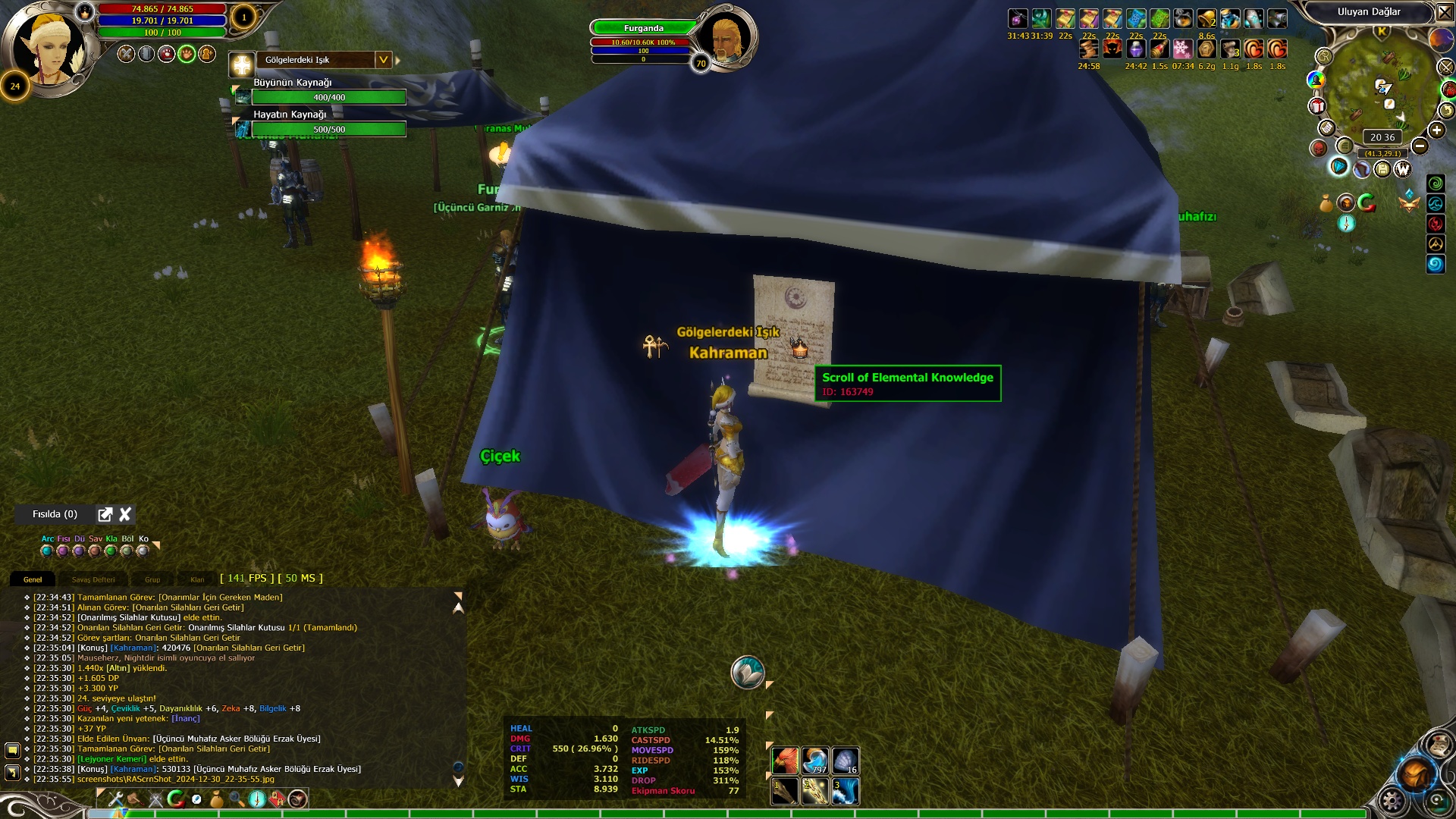This screenshot has width=1456, height=819.
Task: Click Furganda's target portrait
Action: (x=726, y=36)
